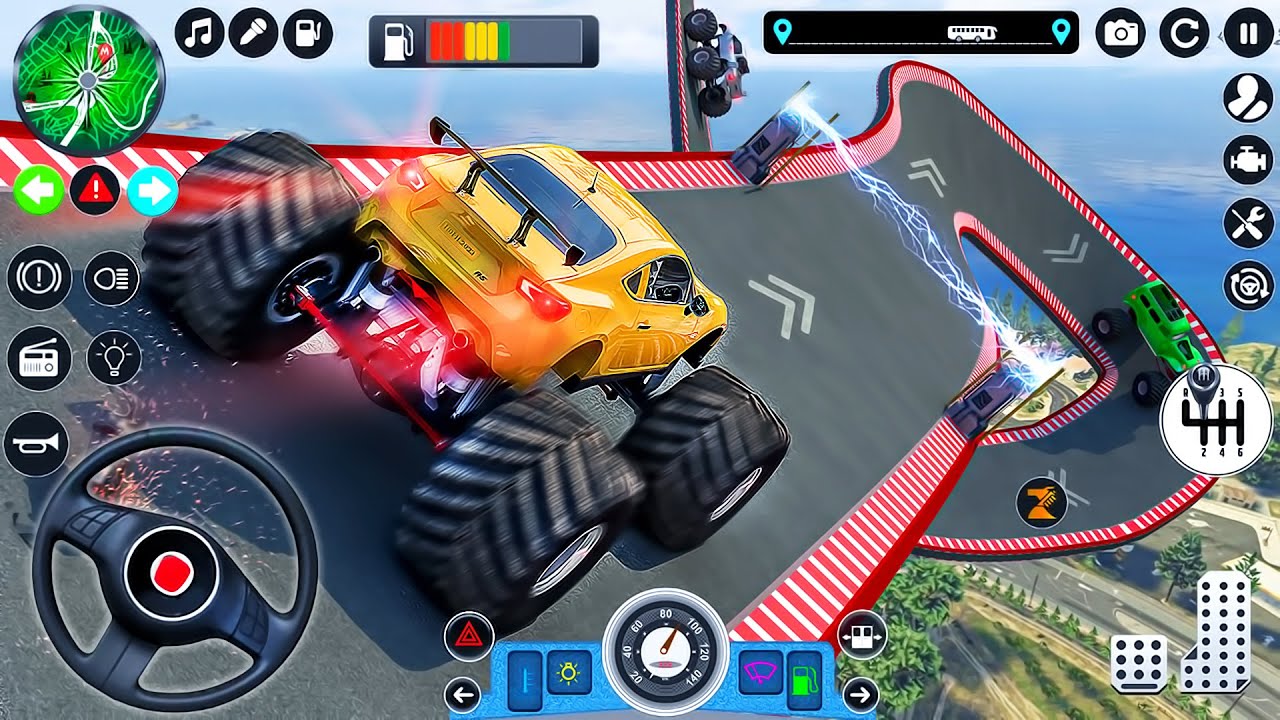The width and height of the screenshot is (1280, 720).
Task: Switch on the headlight beam button
Action: (112, 277)
